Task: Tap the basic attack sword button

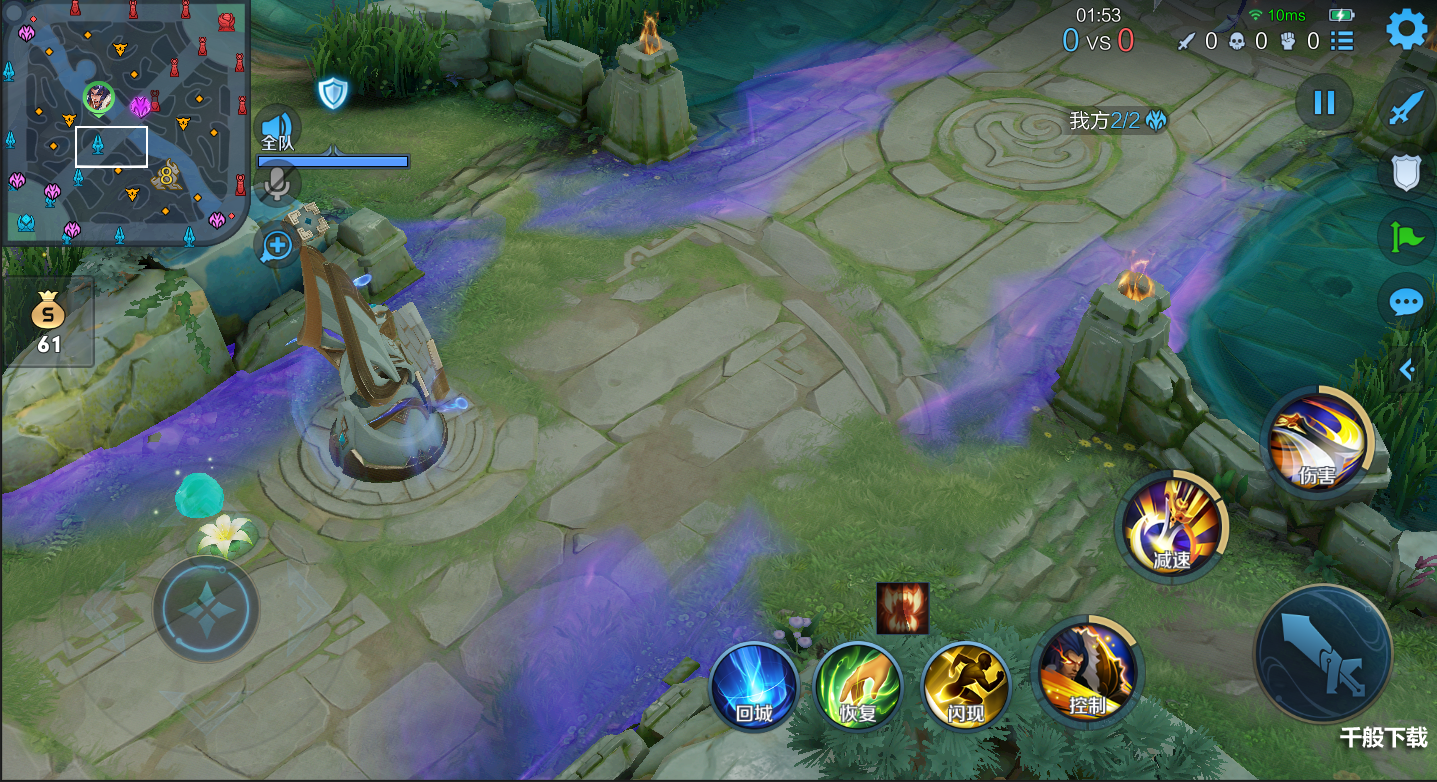Action: (1323, 653)
